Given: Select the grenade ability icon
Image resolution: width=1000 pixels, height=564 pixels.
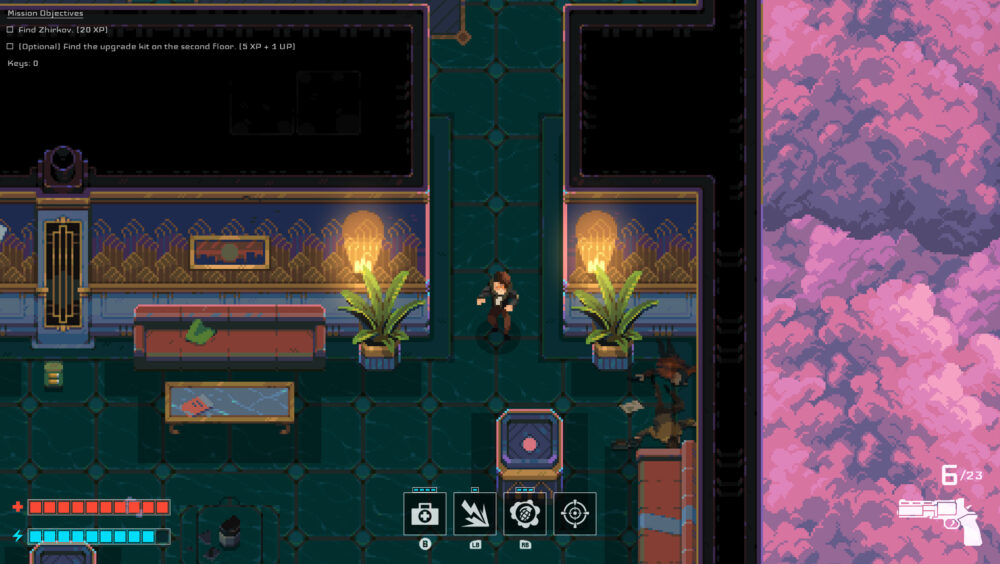Looking at the screenshot, I should 525,513.
